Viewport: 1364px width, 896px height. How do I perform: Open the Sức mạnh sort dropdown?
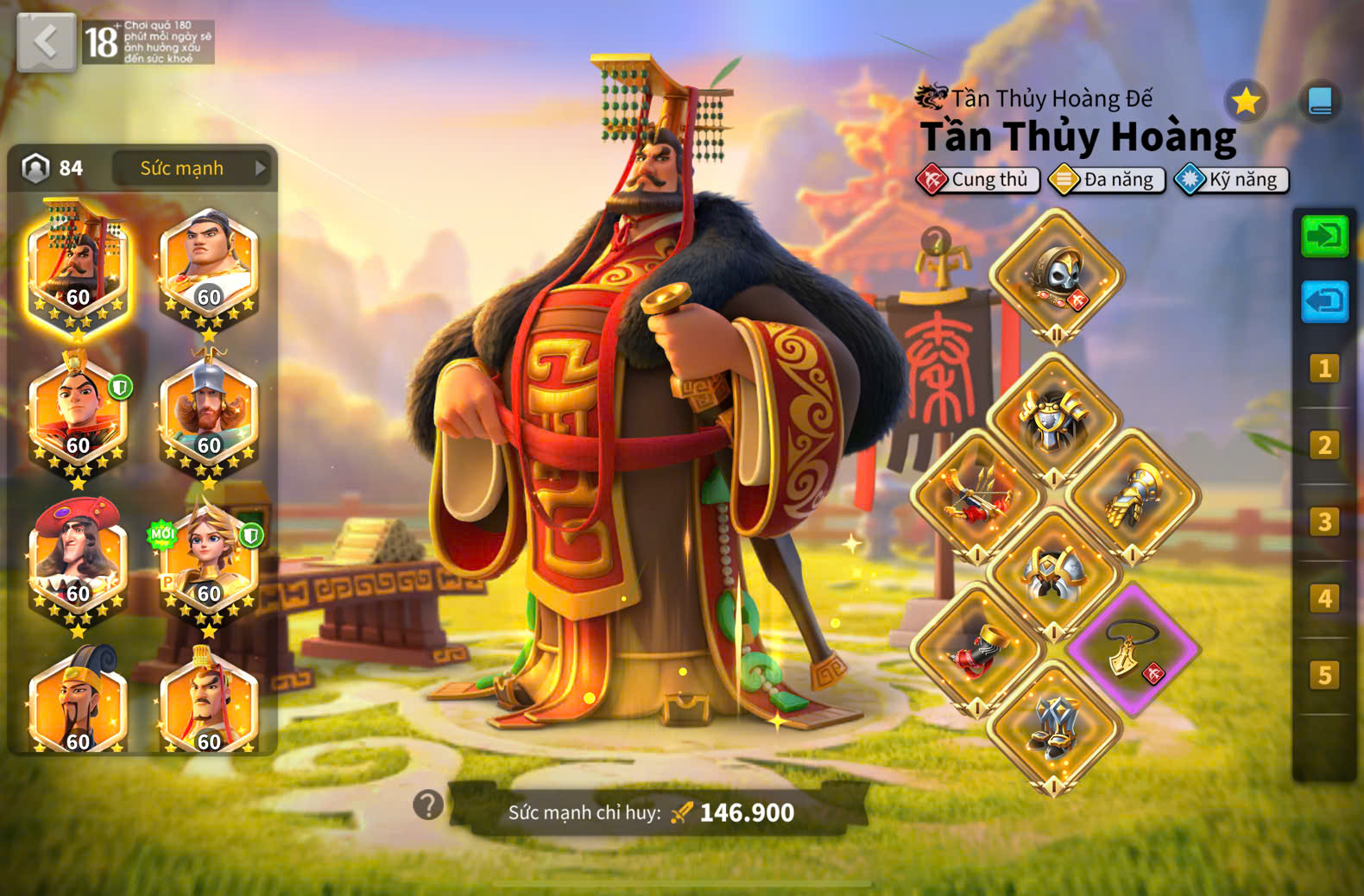[191, 168]
